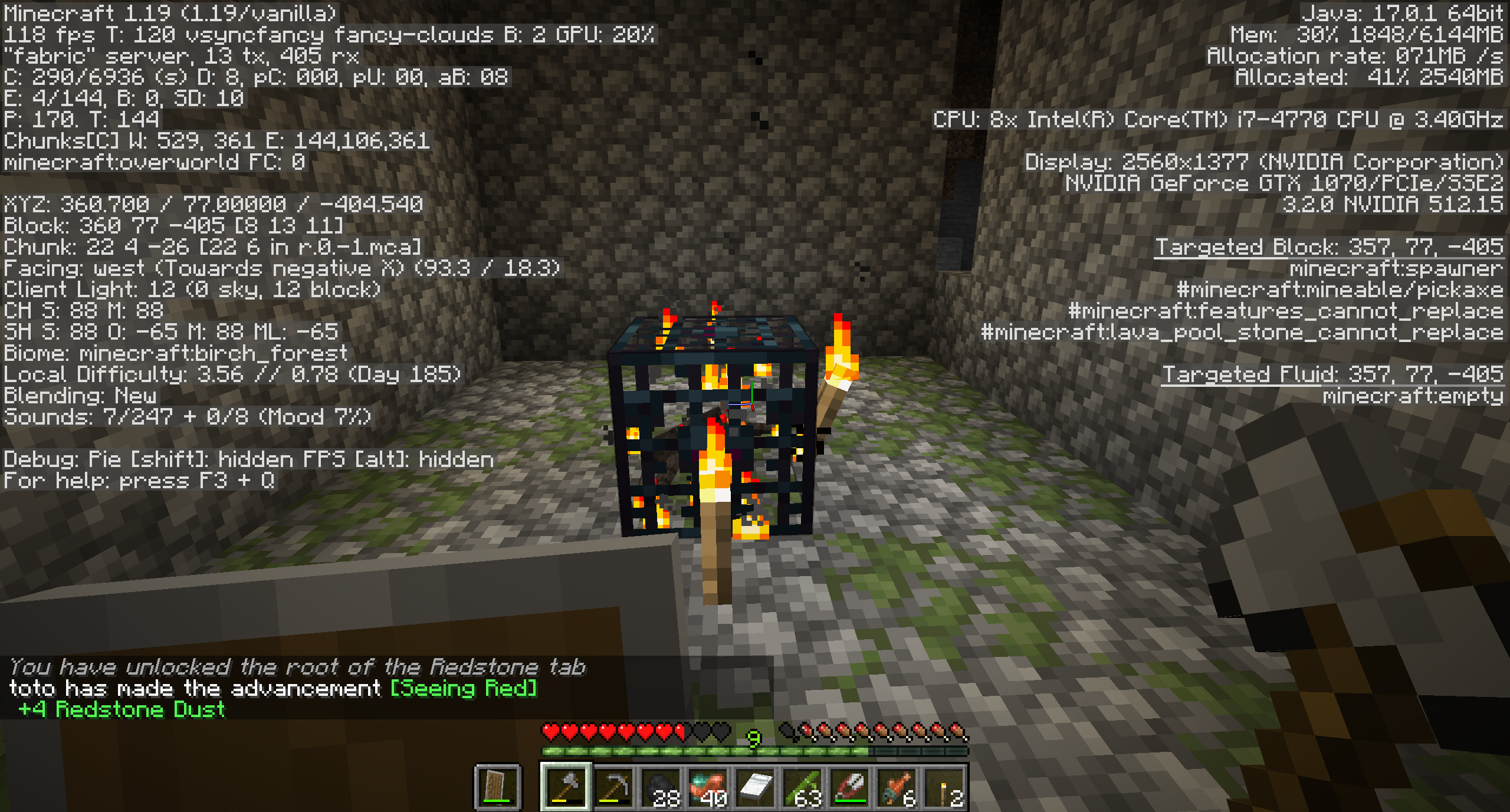Choose the bamboo stack of 63

pos(802,787)
